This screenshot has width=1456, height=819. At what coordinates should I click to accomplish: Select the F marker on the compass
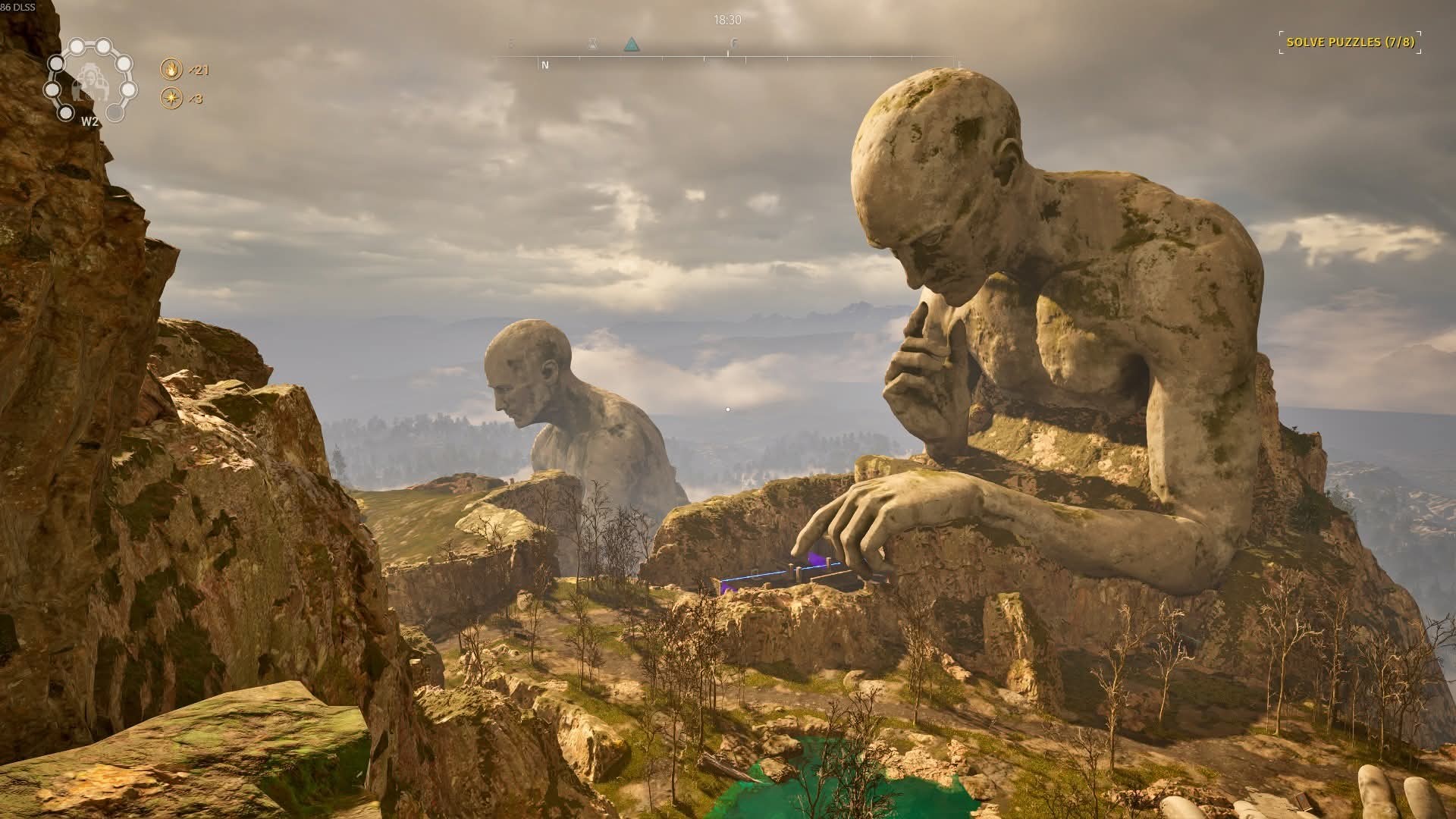[733, 44]
